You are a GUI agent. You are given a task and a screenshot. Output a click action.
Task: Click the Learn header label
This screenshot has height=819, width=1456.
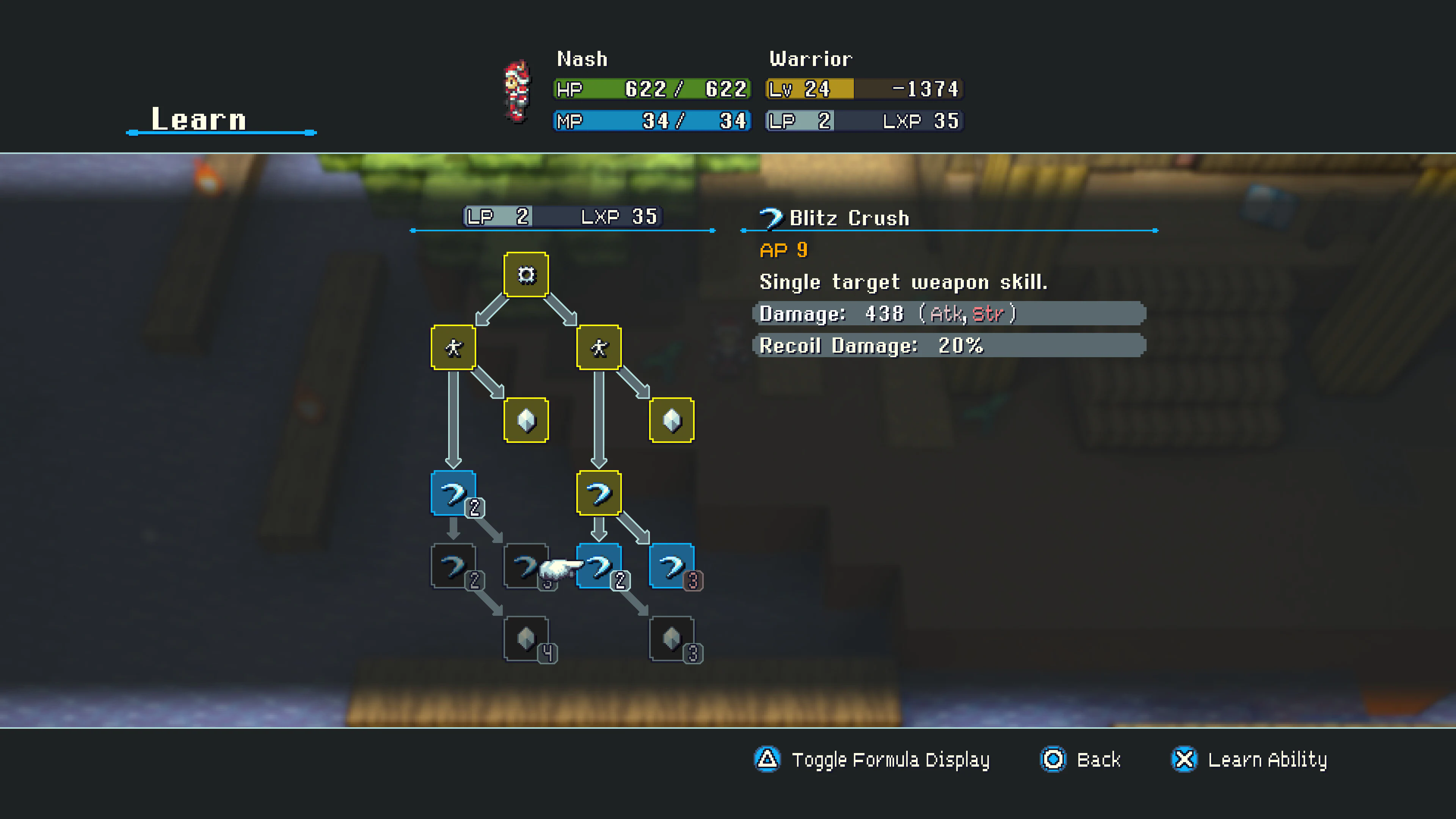click(197, 118)
